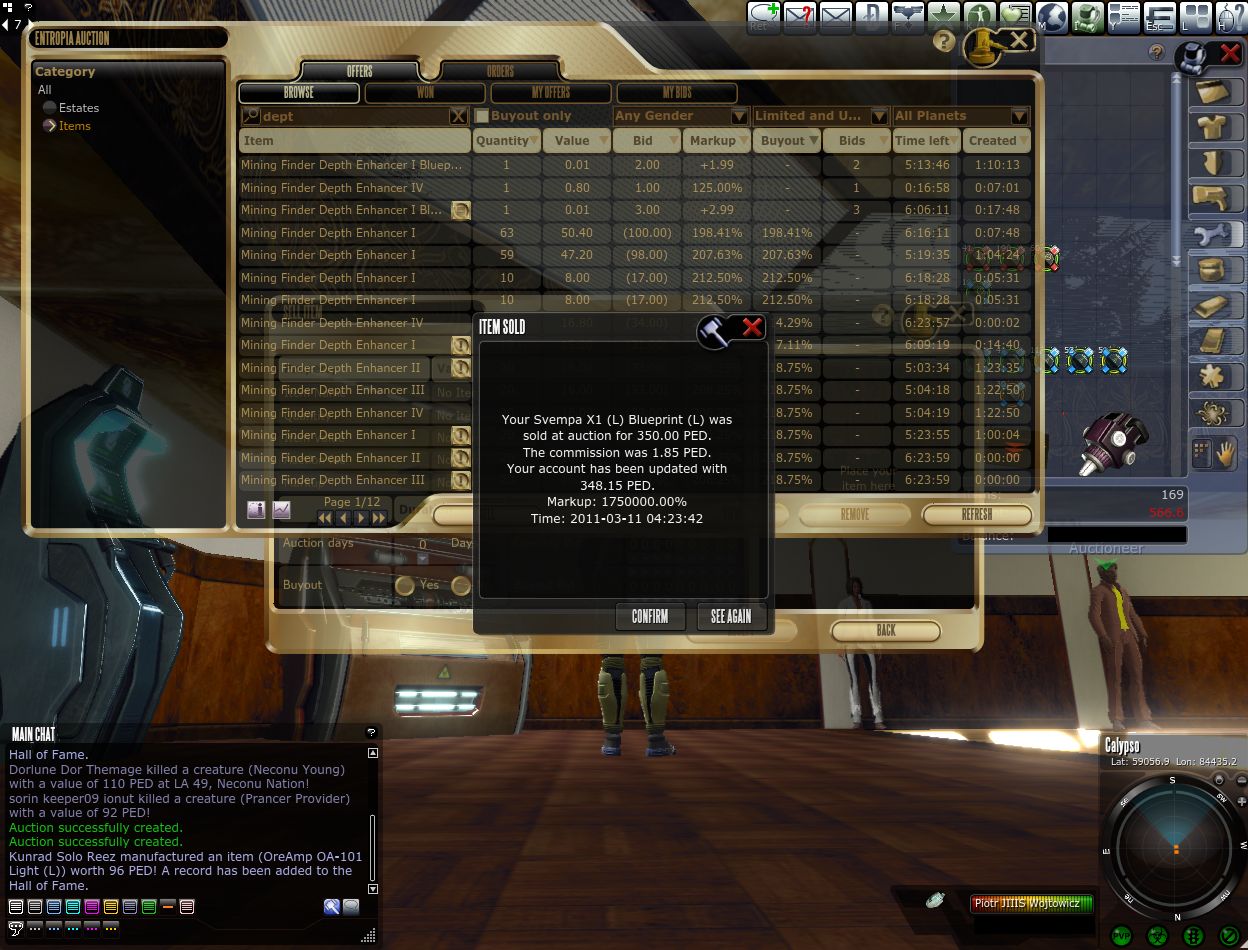Open the Any Gender dropdown
The height and width of the screenshot is (950, 1248).
(681, 116)
